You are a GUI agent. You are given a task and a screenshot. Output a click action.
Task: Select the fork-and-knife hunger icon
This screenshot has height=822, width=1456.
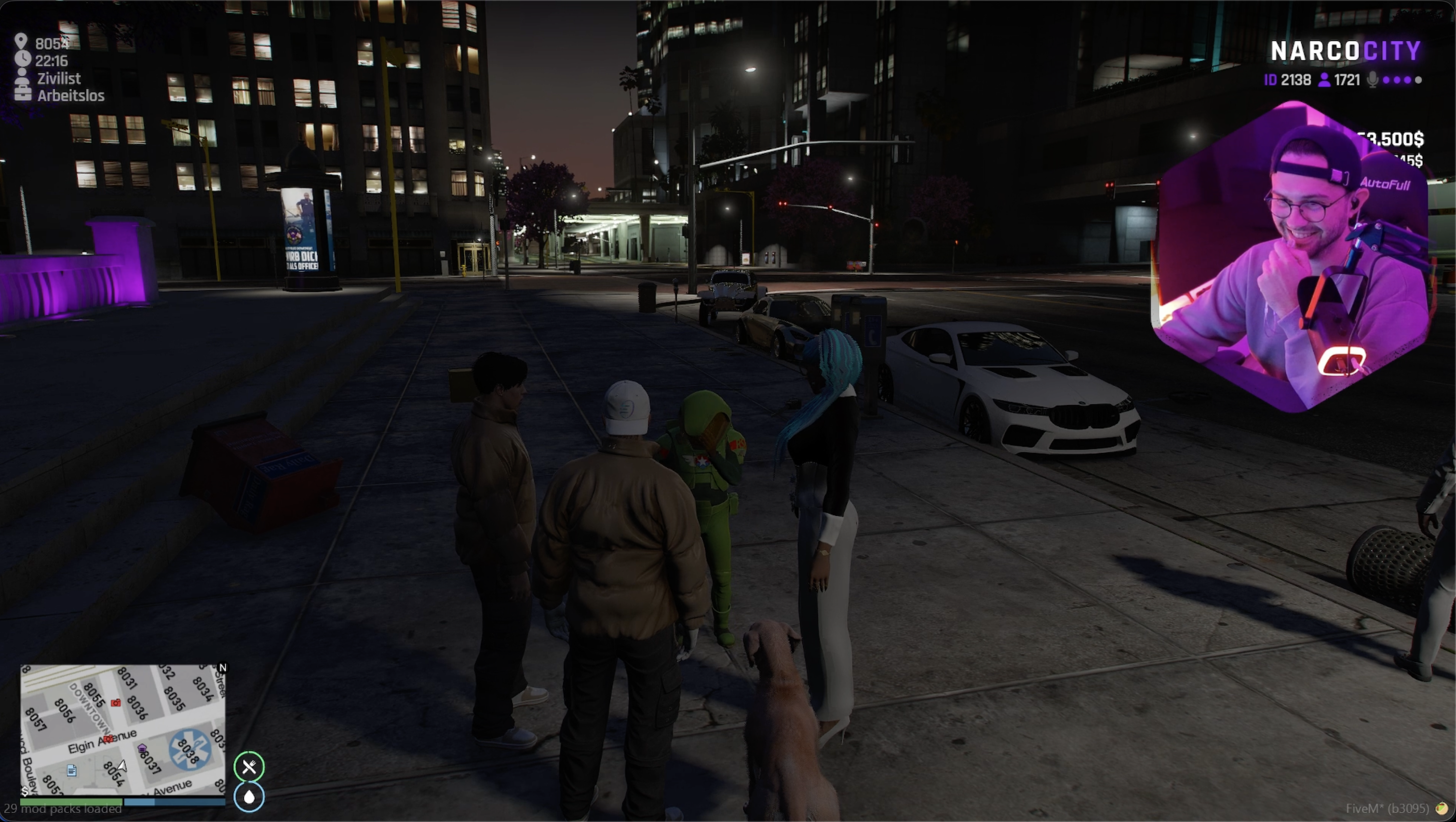tap(249, 767)
